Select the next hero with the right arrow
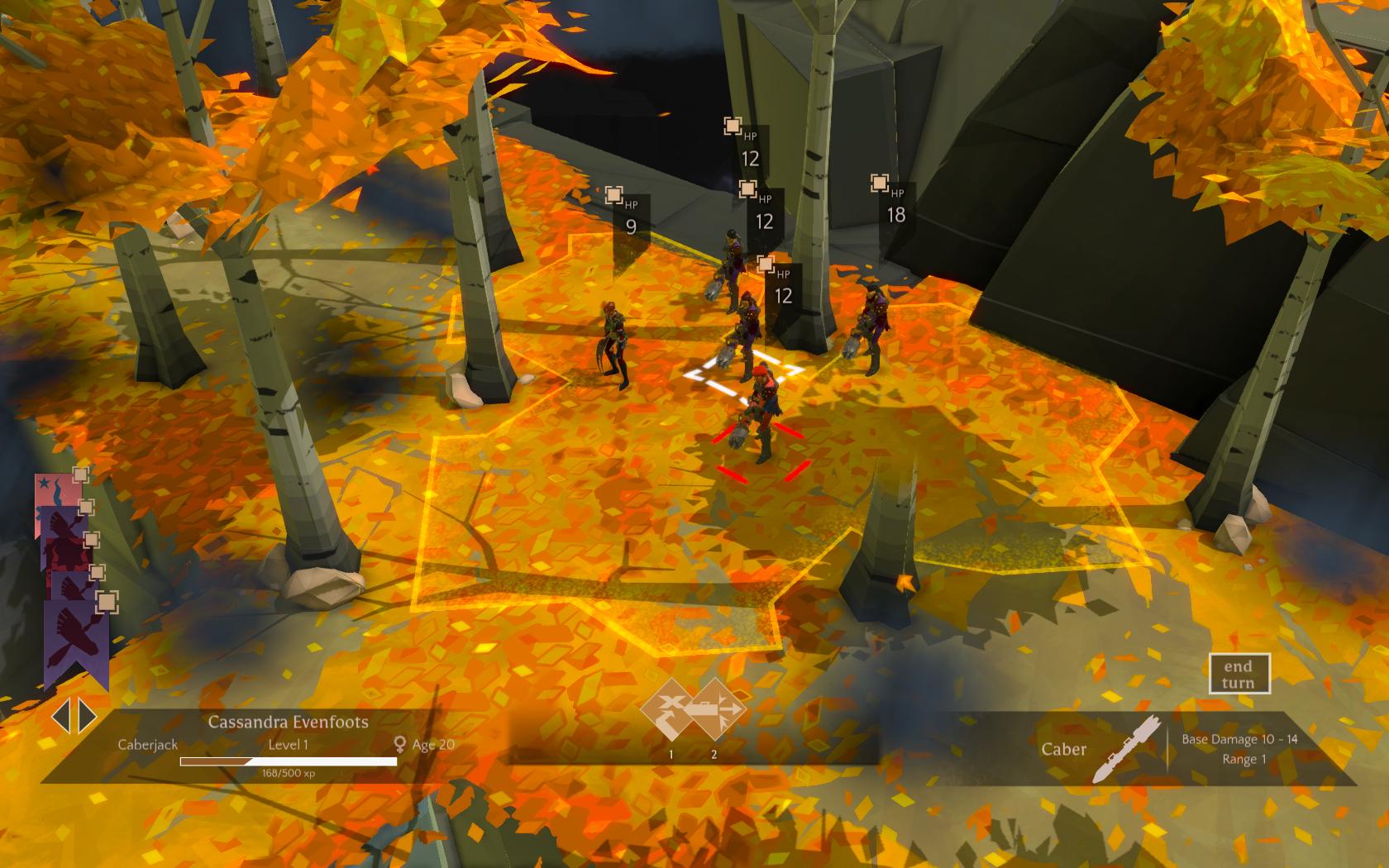The width and height of the screenshot is (1389, 868). 87,717
